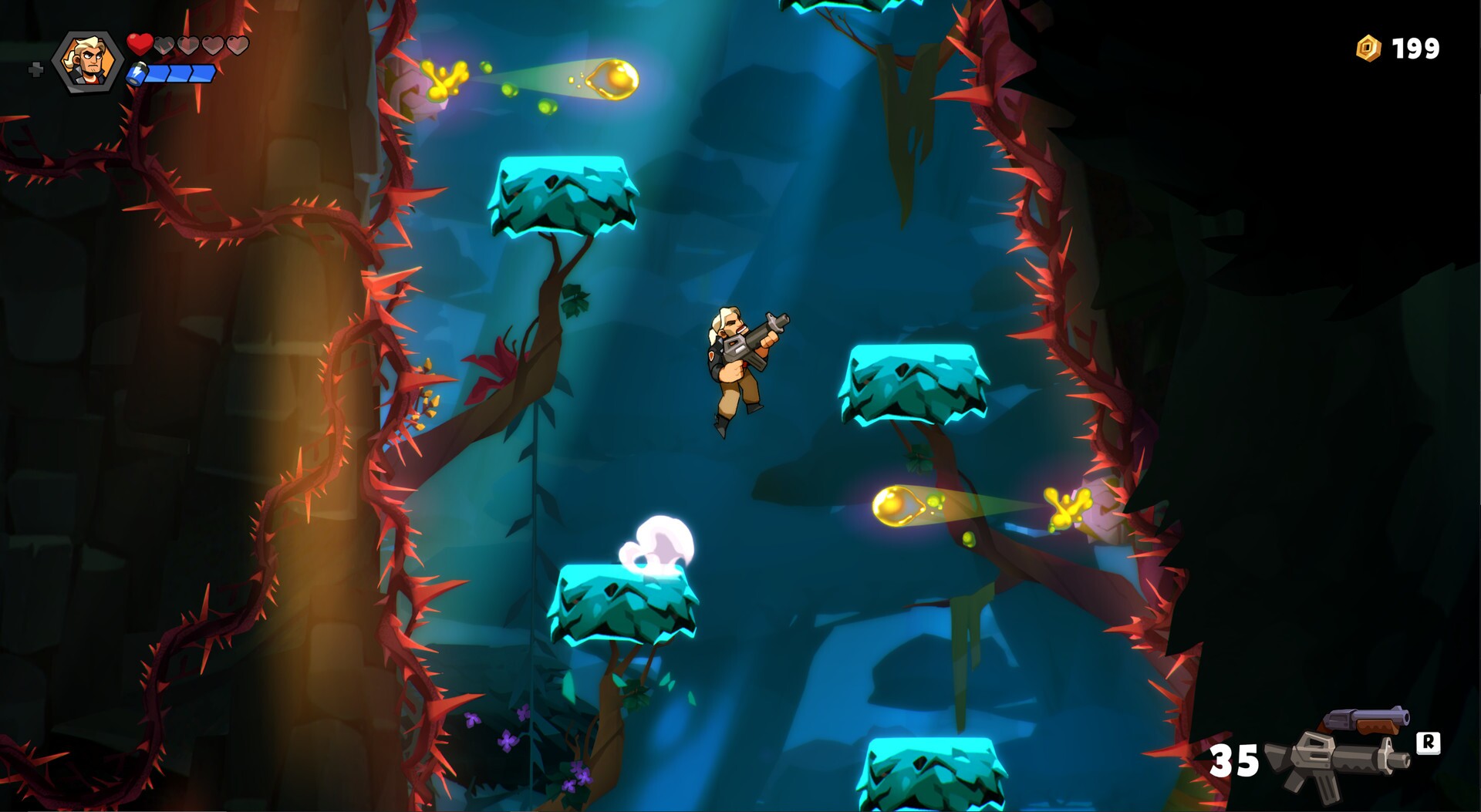Click the plus icon left of the hero portrait
This screenshot has height=812, width=1481.
[34, 71]
